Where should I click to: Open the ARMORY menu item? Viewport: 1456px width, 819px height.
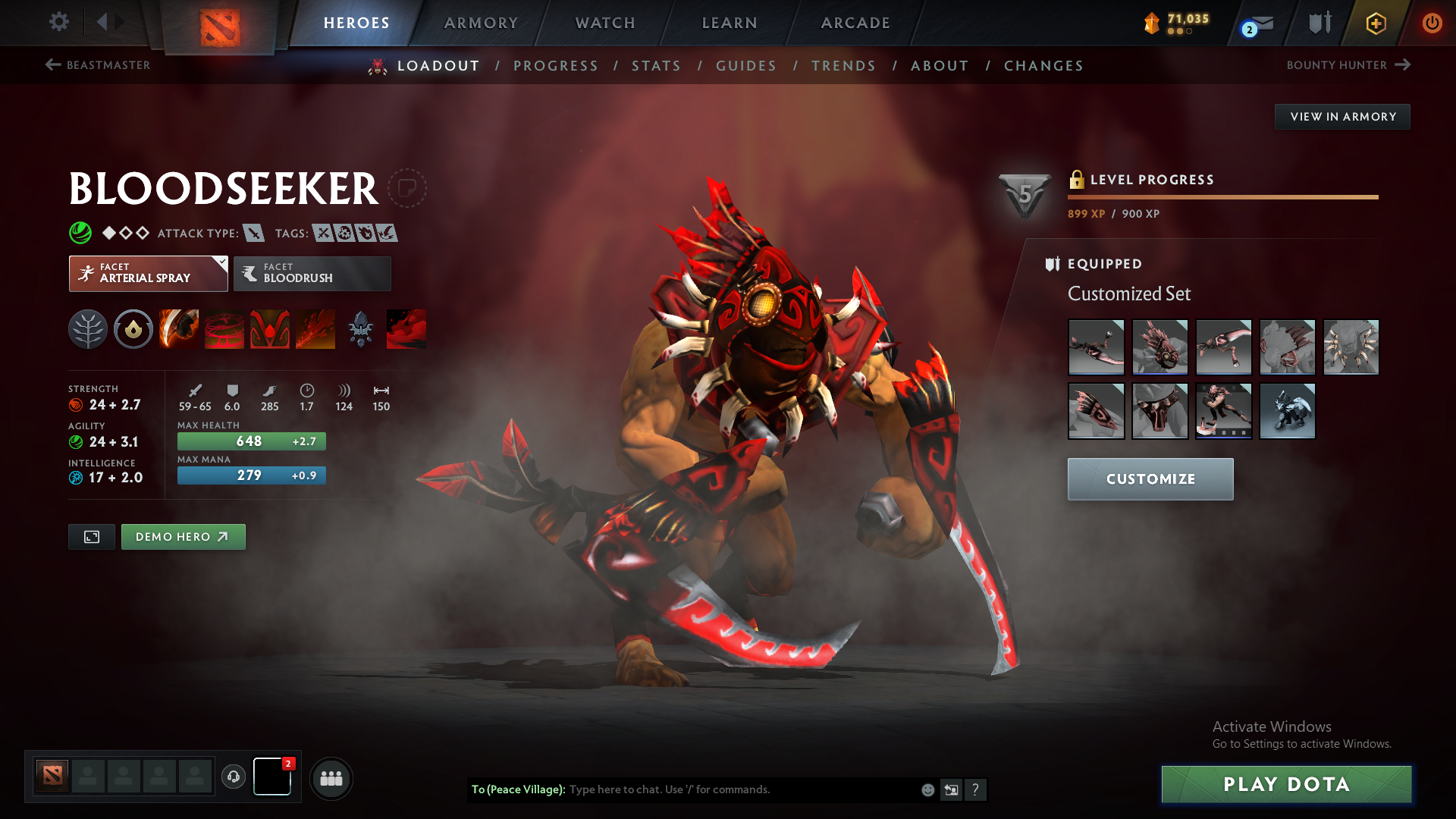481,23
